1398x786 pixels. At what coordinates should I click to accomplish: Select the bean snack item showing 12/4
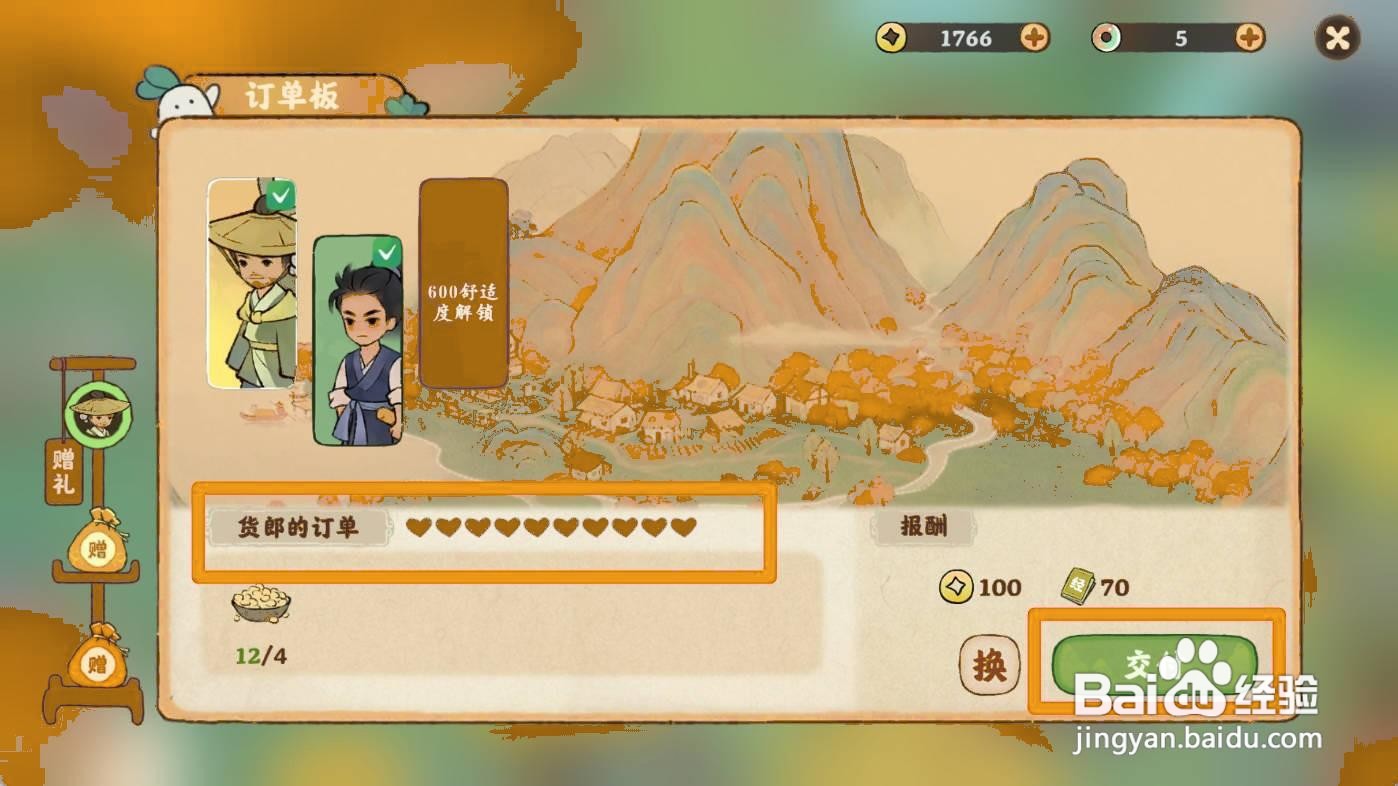point(262,605)
